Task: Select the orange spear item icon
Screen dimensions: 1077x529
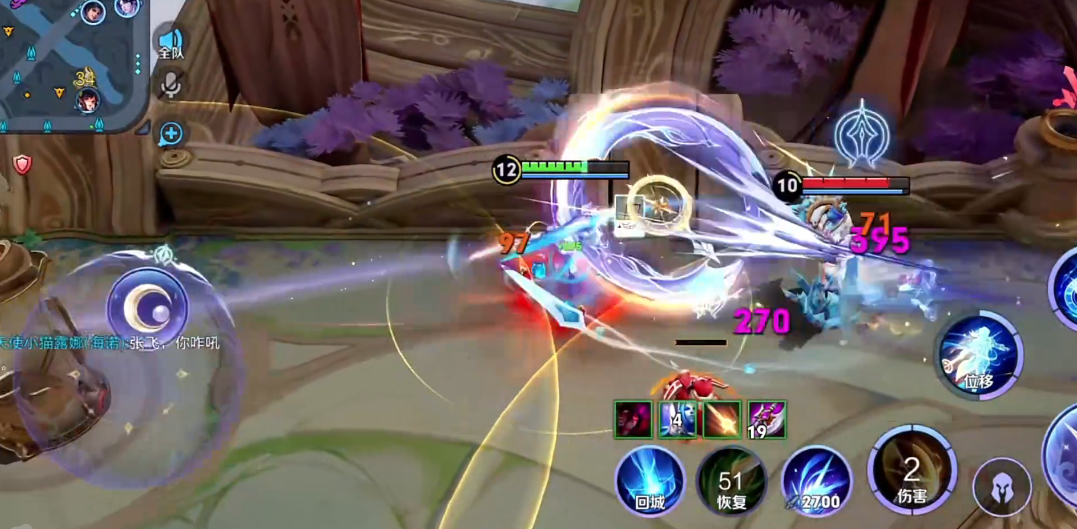Action: click(x=722, y=420)
